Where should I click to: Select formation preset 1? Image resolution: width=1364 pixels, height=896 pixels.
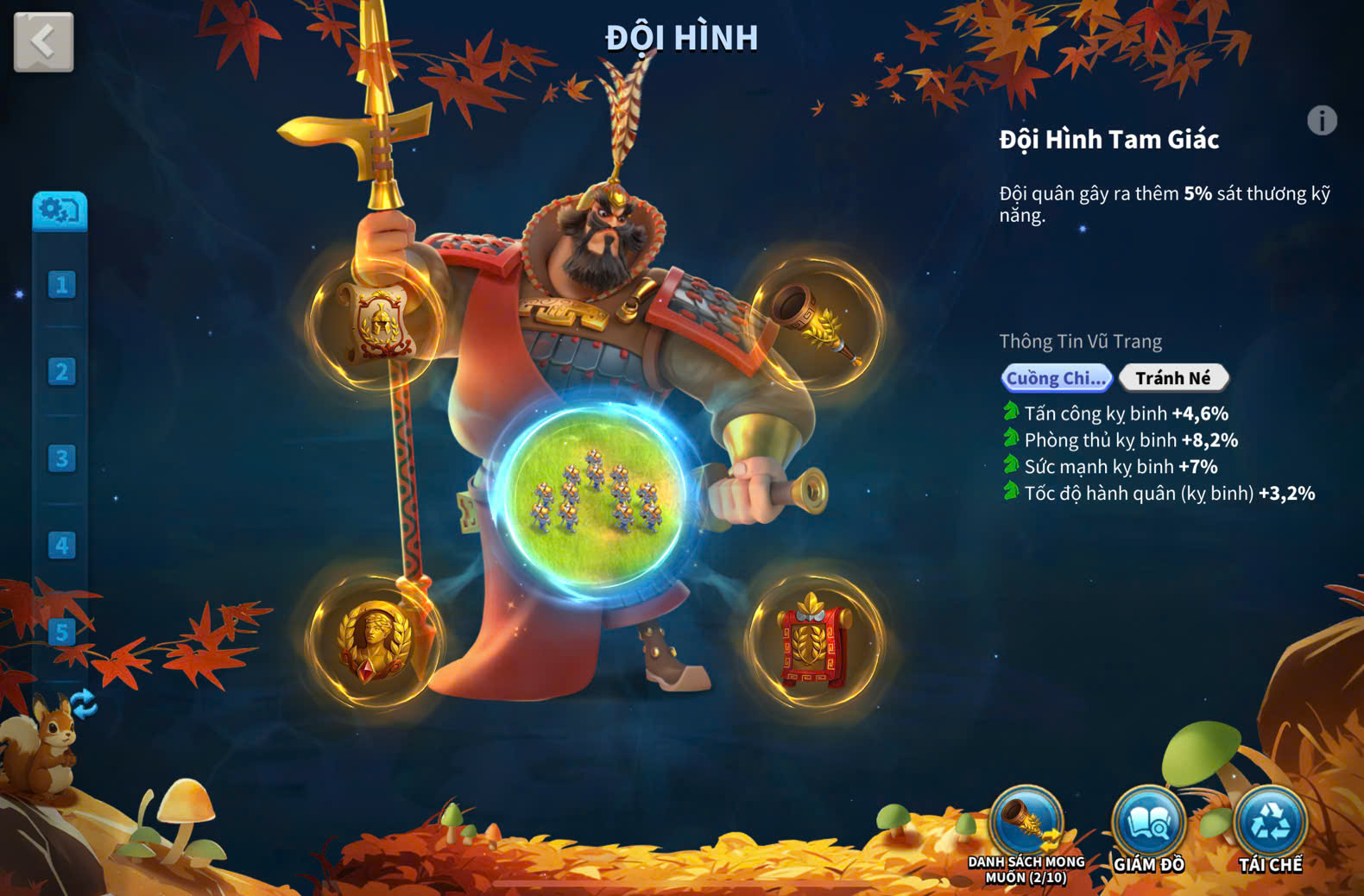point(61,285)
